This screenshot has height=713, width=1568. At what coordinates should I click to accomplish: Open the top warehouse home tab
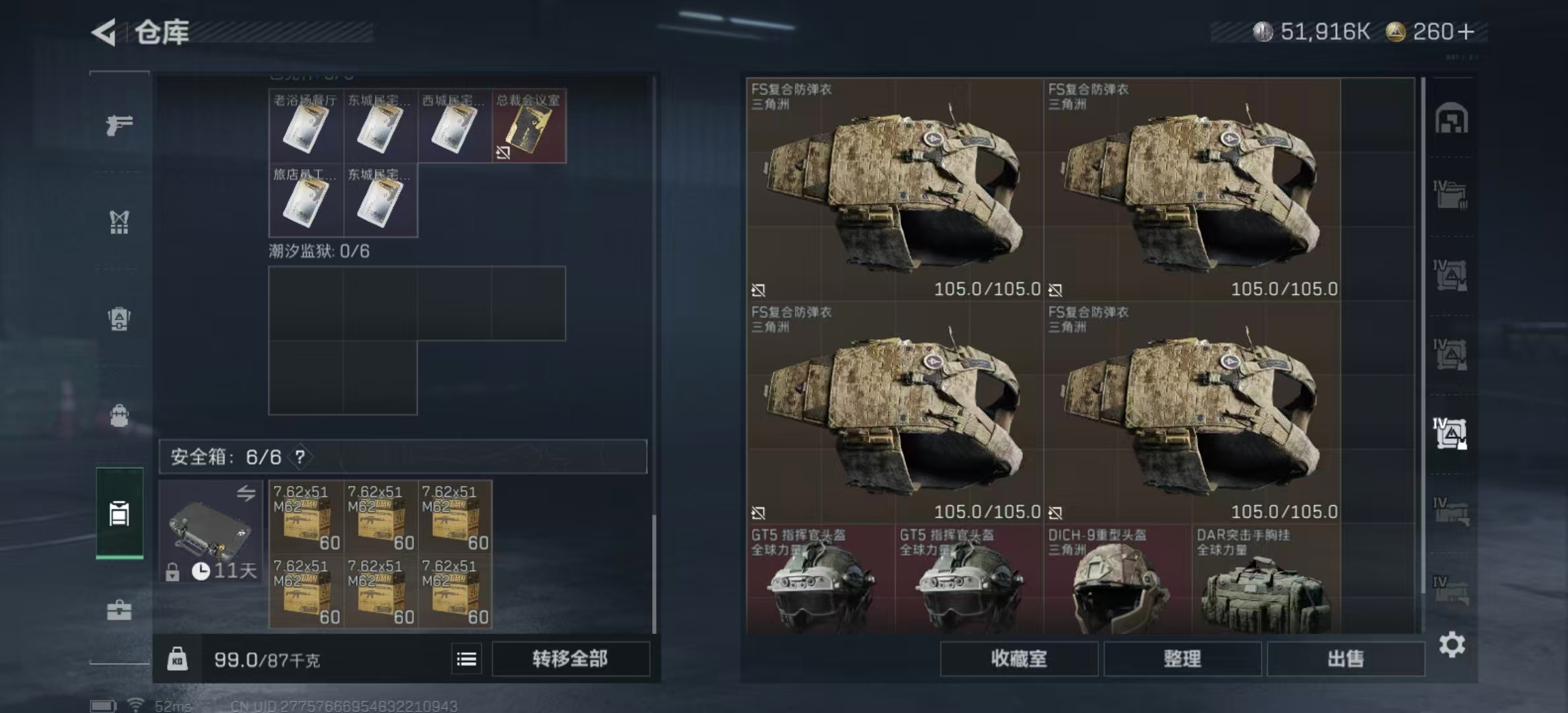1451,119
